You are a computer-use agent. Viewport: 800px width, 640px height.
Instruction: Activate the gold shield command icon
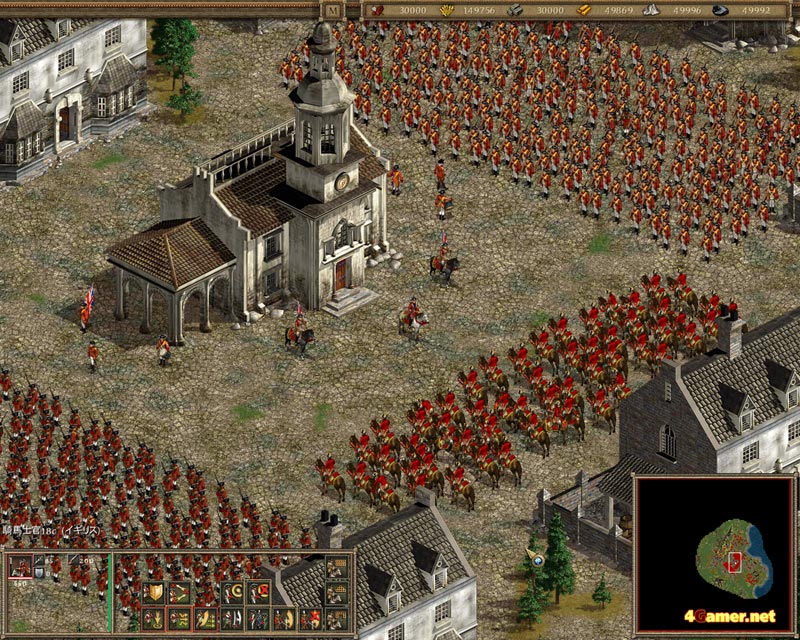click(154, 593)
